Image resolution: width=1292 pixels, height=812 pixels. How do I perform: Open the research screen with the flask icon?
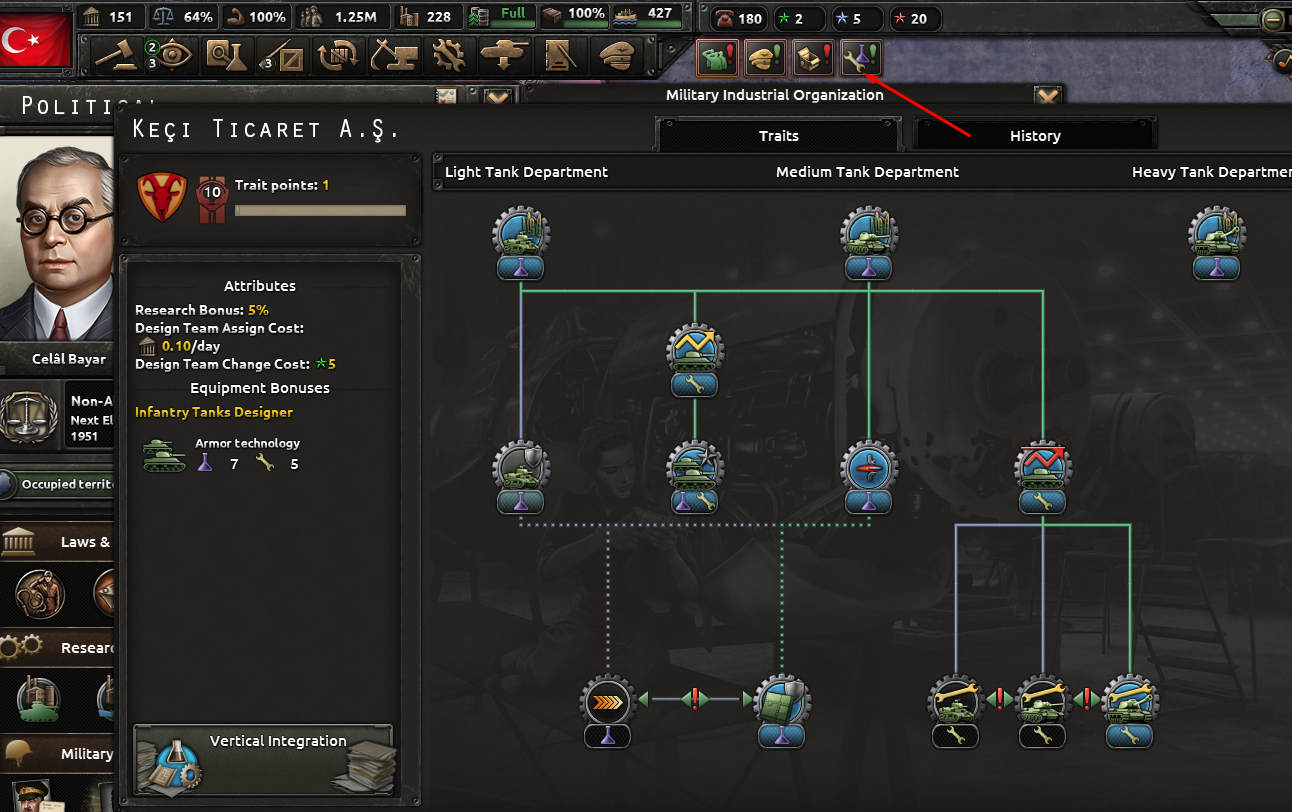coord(228,55)
